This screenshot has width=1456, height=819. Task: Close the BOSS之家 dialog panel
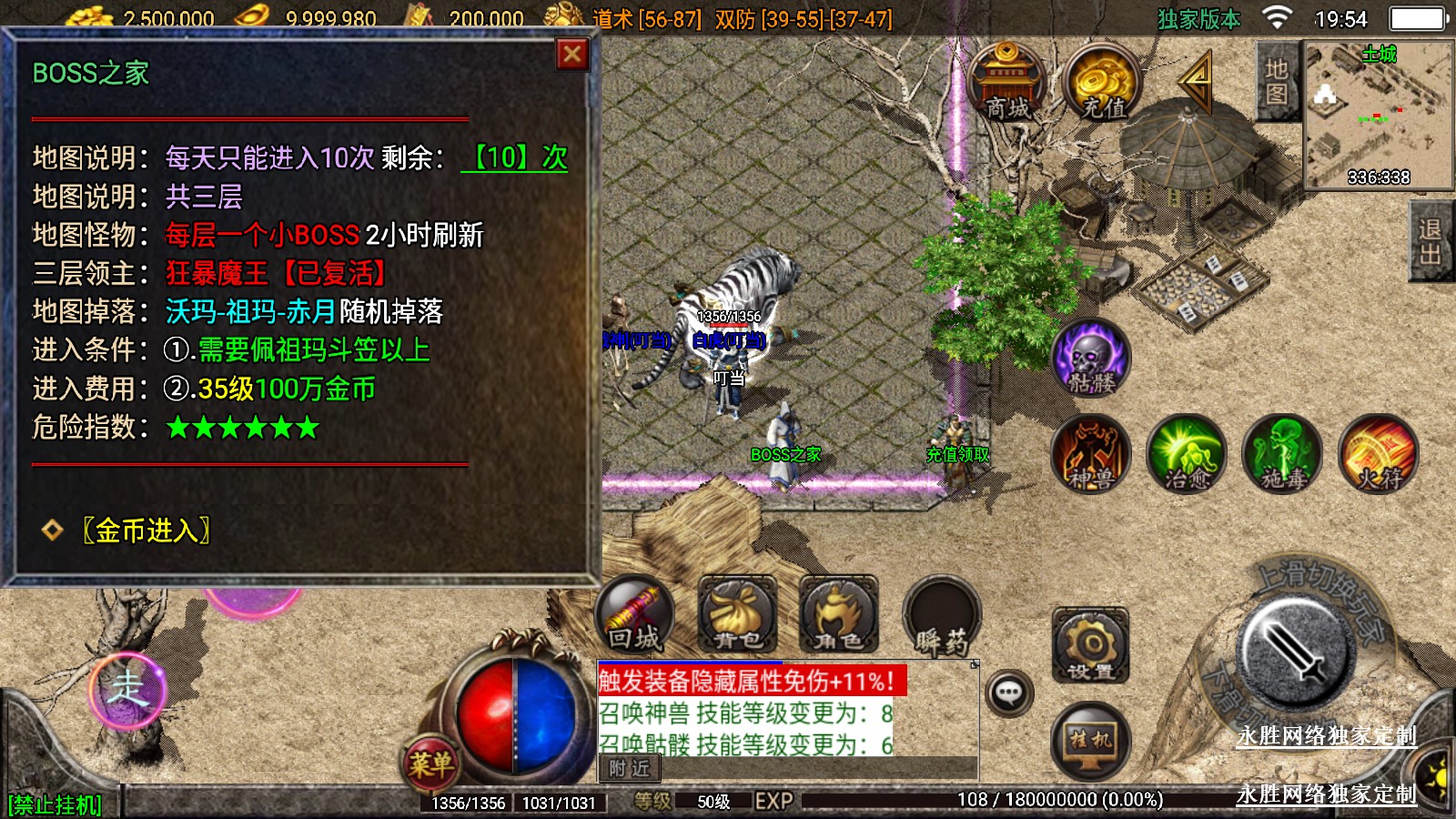tap(572, 56)
